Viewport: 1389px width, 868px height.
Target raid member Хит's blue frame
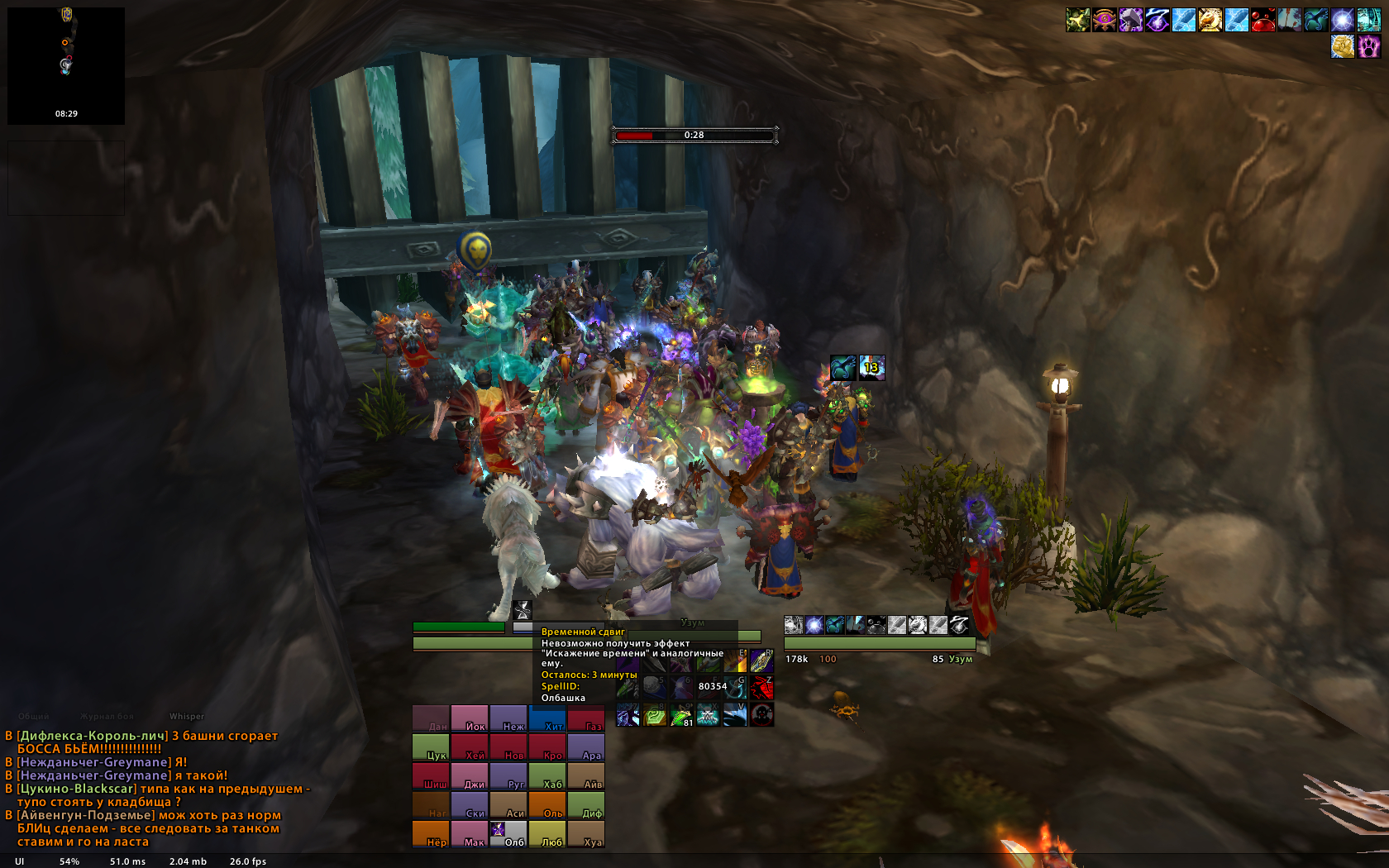coord(547,718)
